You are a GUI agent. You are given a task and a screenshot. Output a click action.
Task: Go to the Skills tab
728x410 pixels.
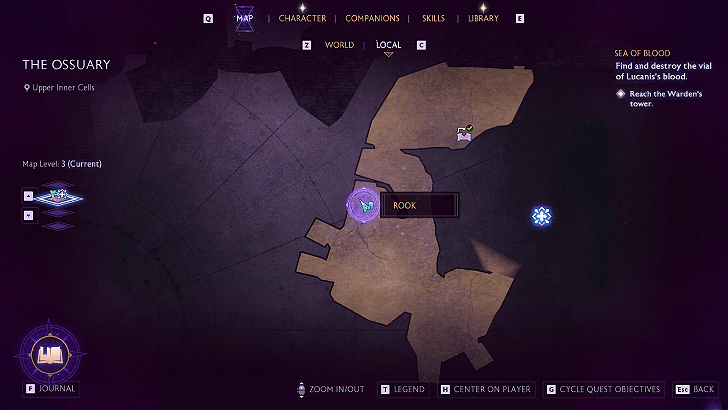(434, 18)
